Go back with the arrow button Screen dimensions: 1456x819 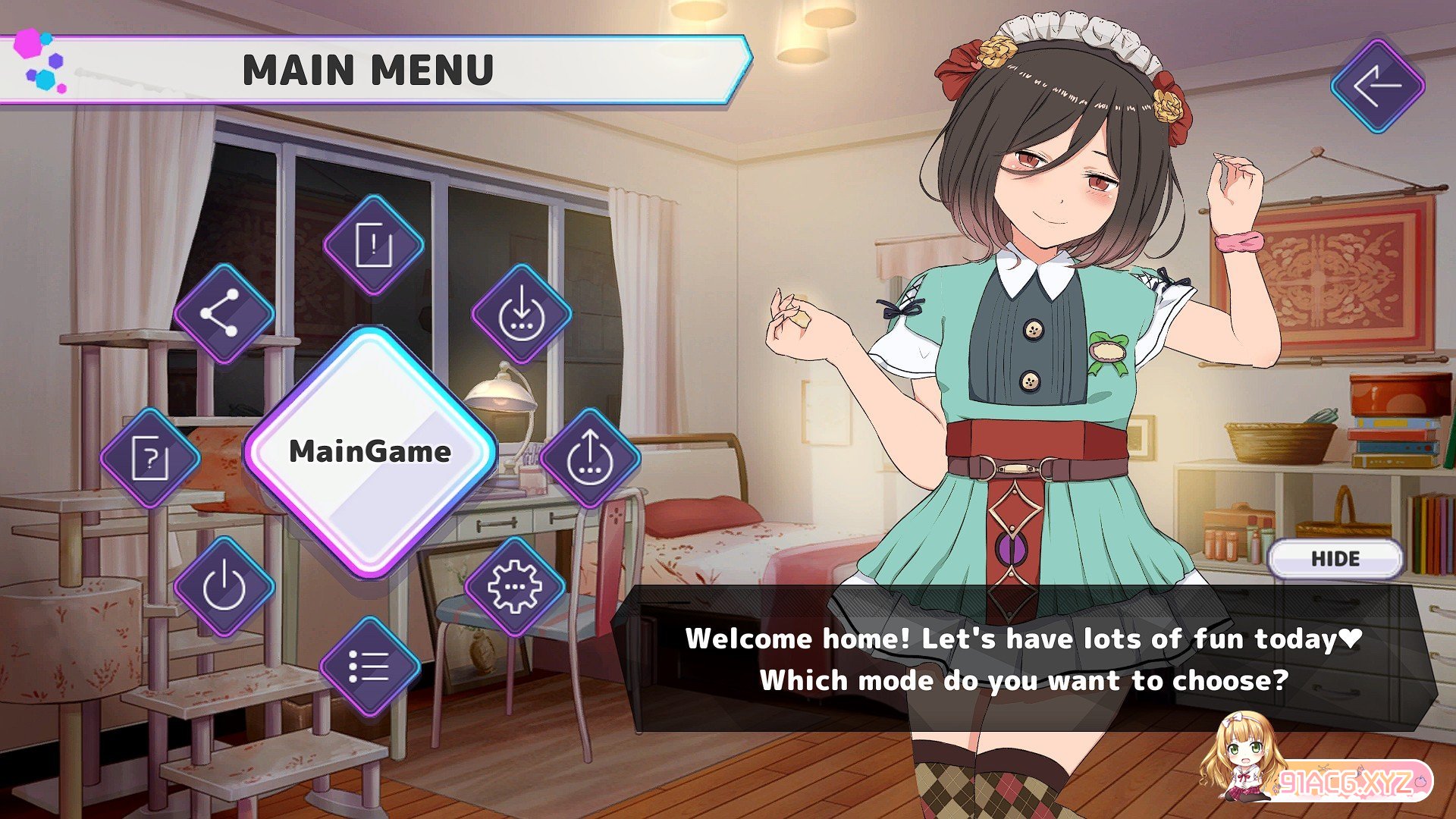[1377, 86]
